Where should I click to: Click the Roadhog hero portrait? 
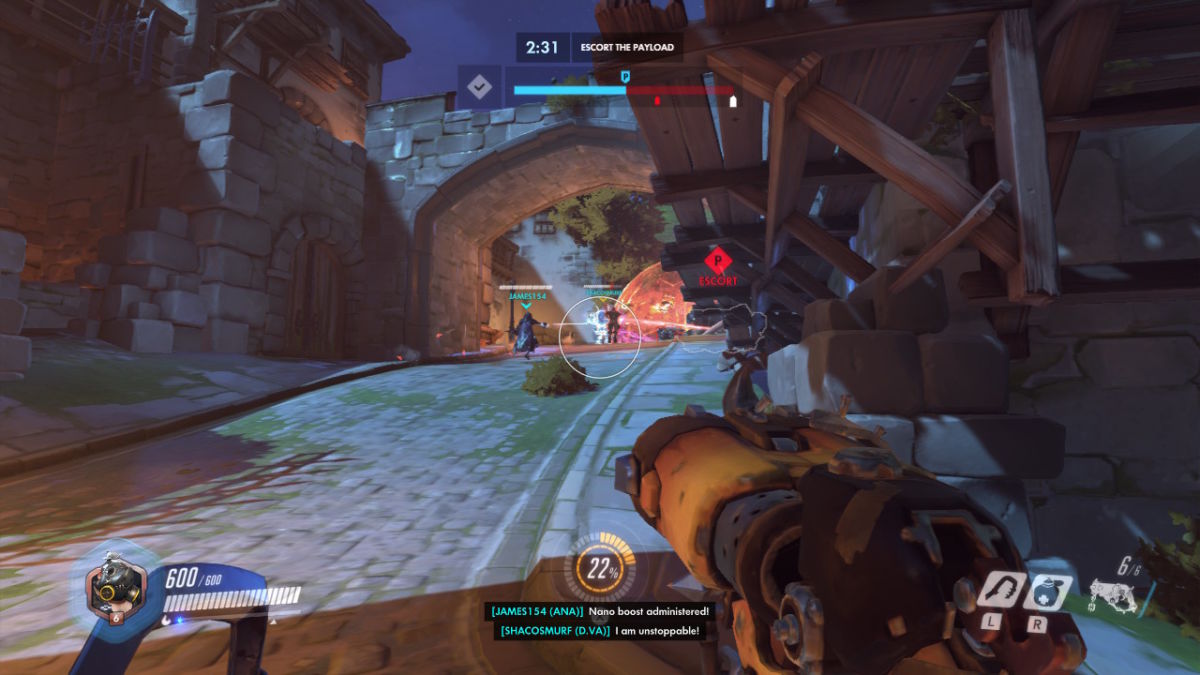tap(108, 587)
